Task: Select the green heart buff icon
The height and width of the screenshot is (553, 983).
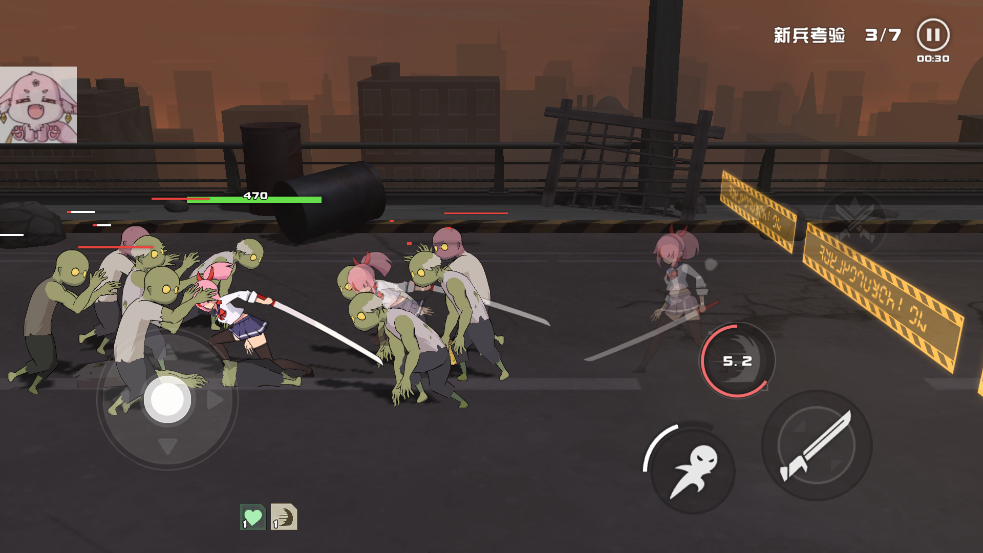Action: point(253,517)
